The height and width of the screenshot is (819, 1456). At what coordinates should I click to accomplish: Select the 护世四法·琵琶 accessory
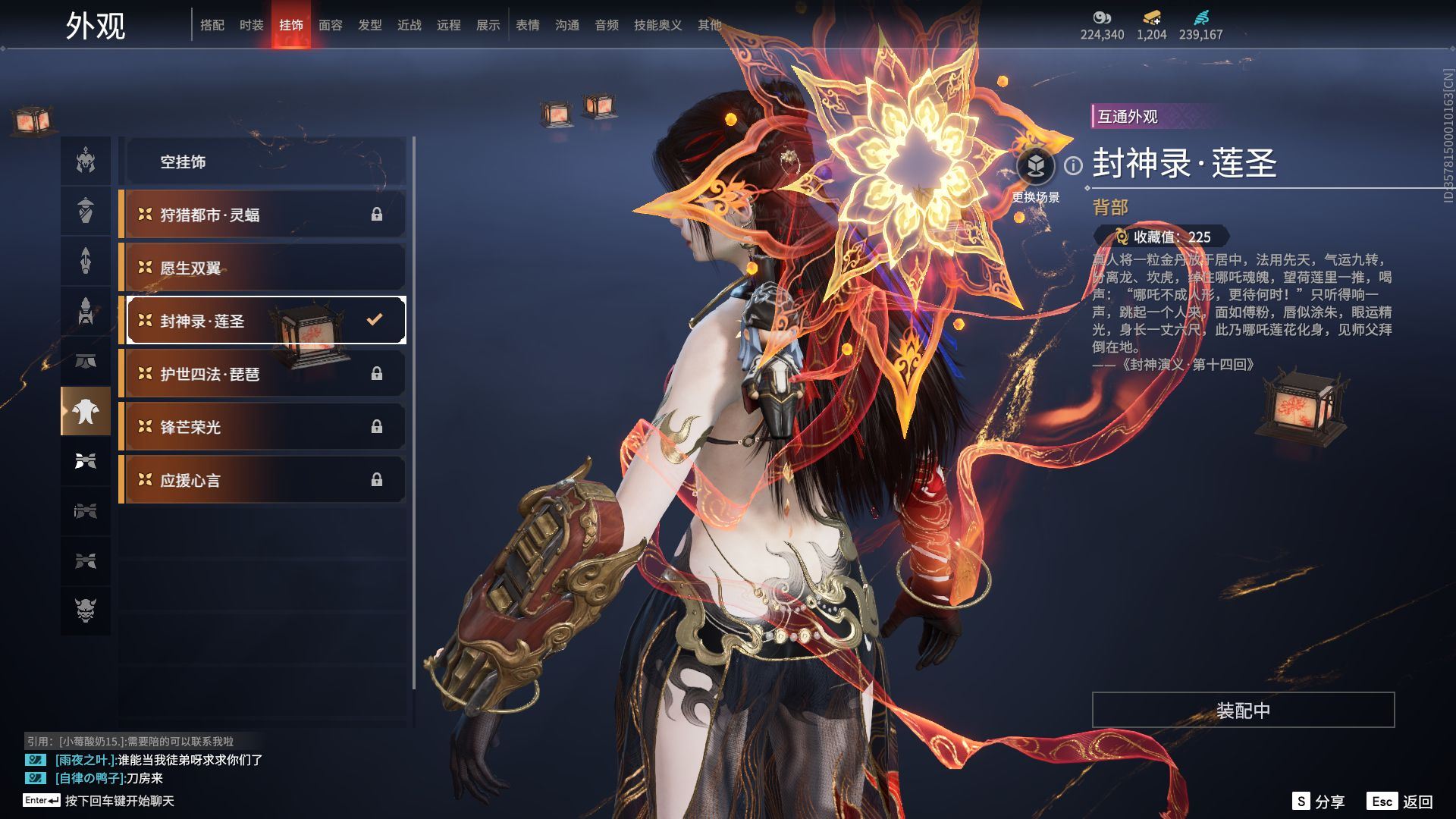[x=262, y=374]
